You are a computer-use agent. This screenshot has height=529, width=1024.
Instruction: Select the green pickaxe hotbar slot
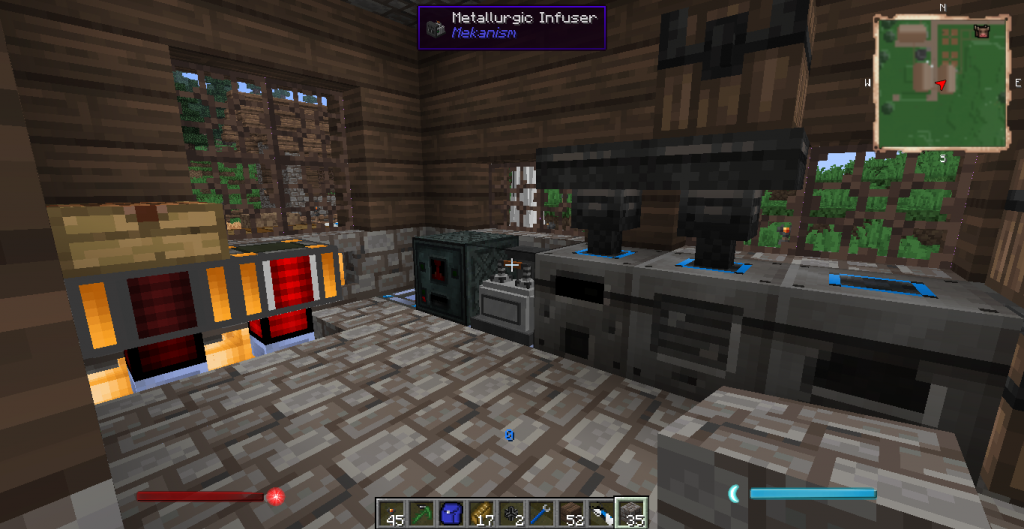[420, 513]
